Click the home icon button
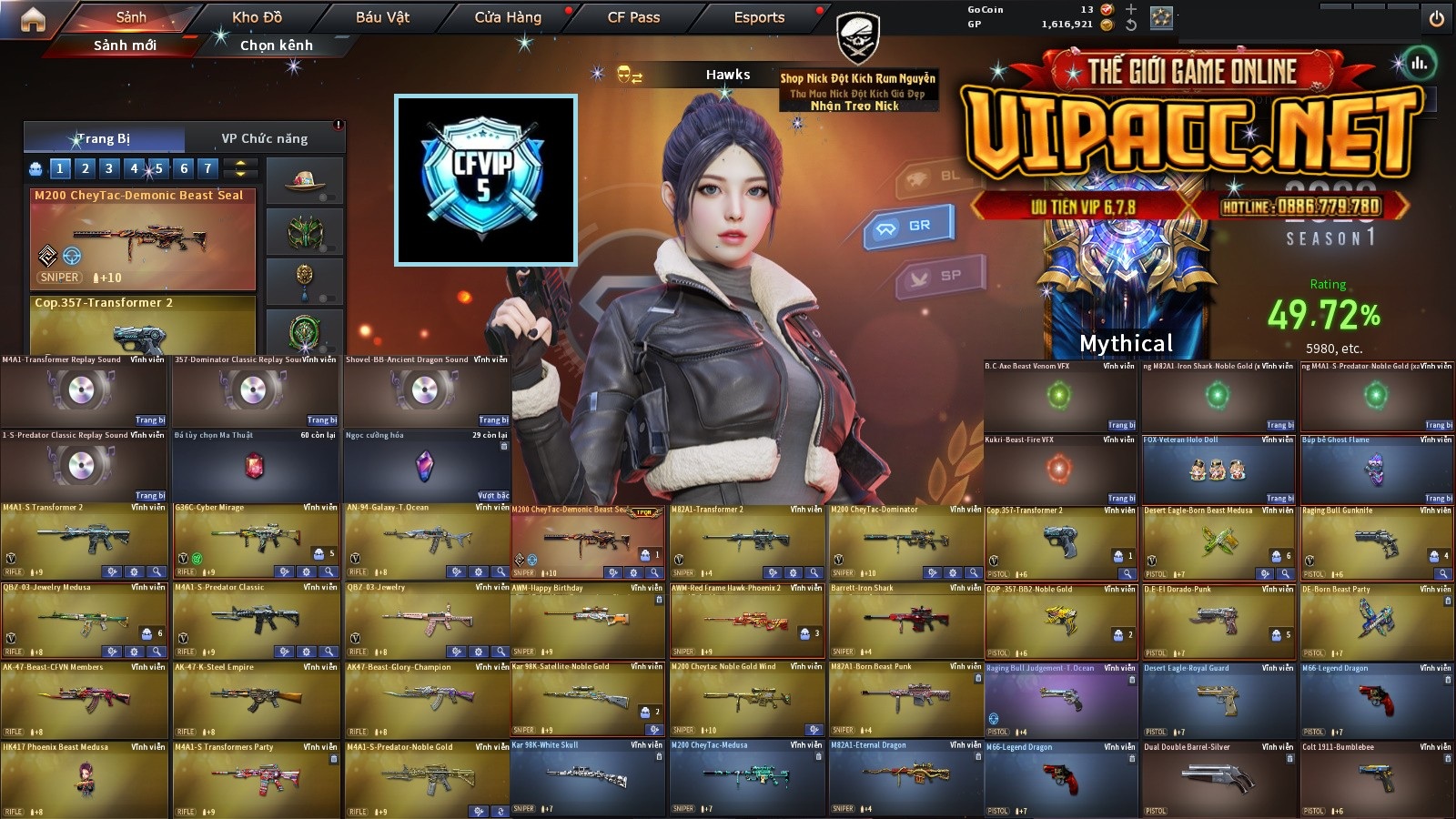 tap(33, 19)
